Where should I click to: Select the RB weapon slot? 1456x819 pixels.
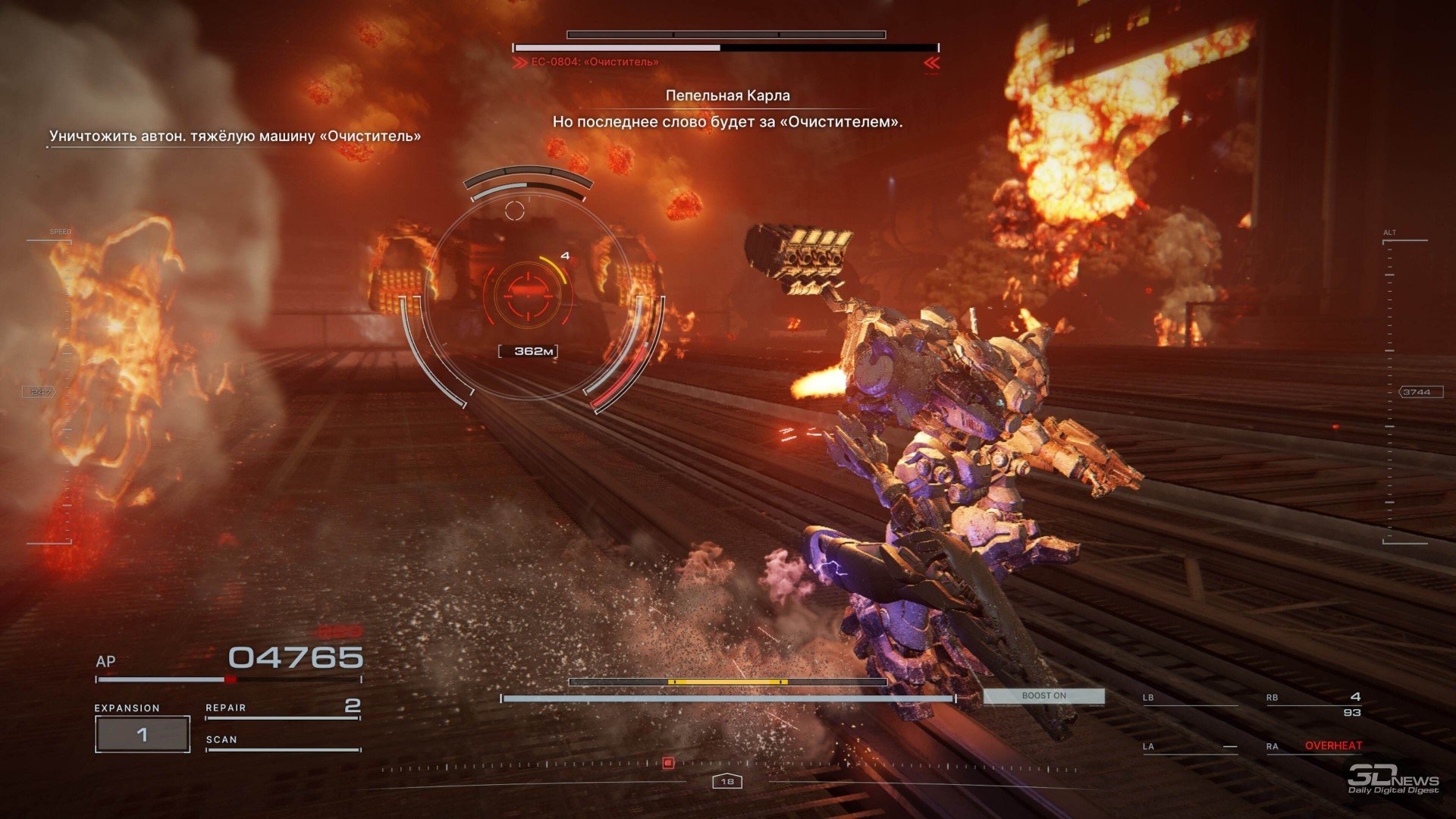[1313, 703]
